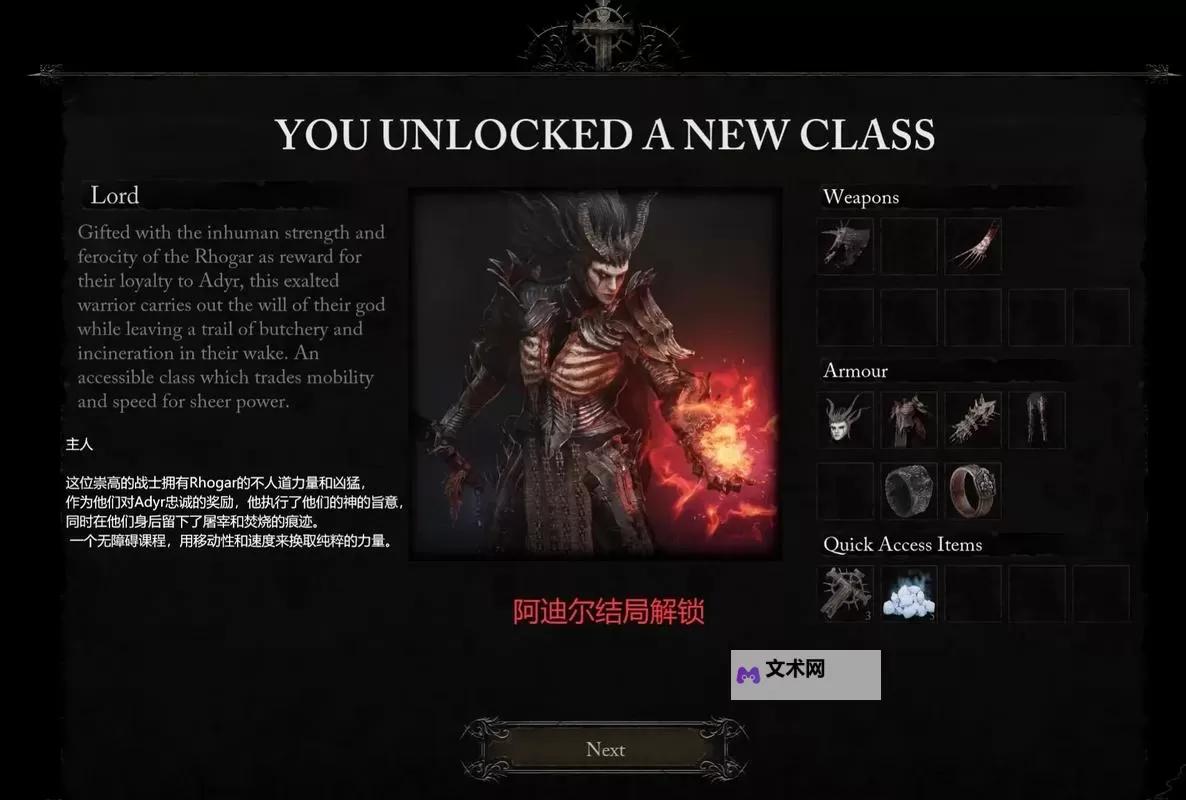Click the Lord class portrait
1186x800 pixels.
pyautogui.click(x=595, y=373)
